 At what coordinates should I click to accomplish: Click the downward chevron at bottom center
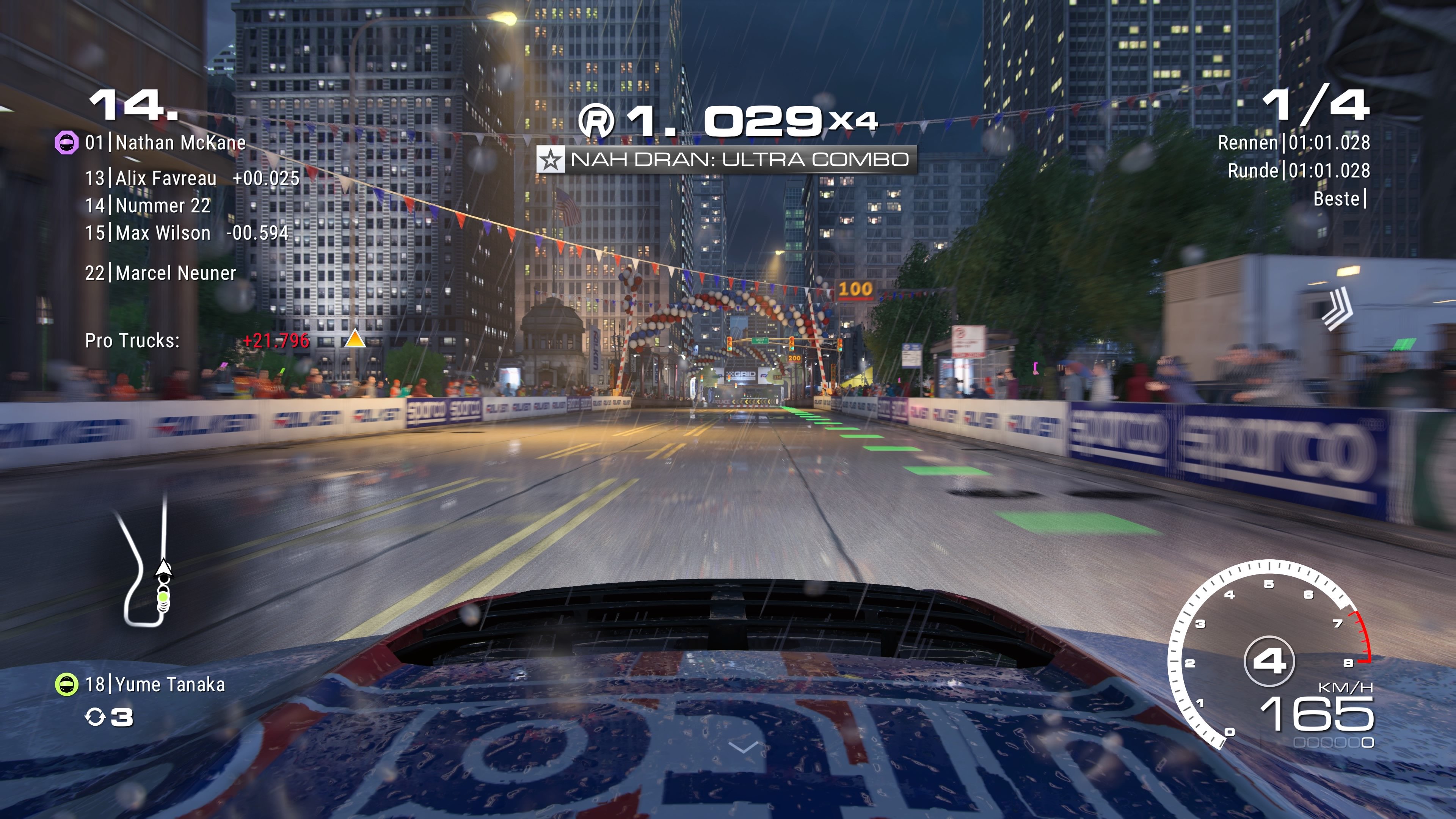pos(744,748)
